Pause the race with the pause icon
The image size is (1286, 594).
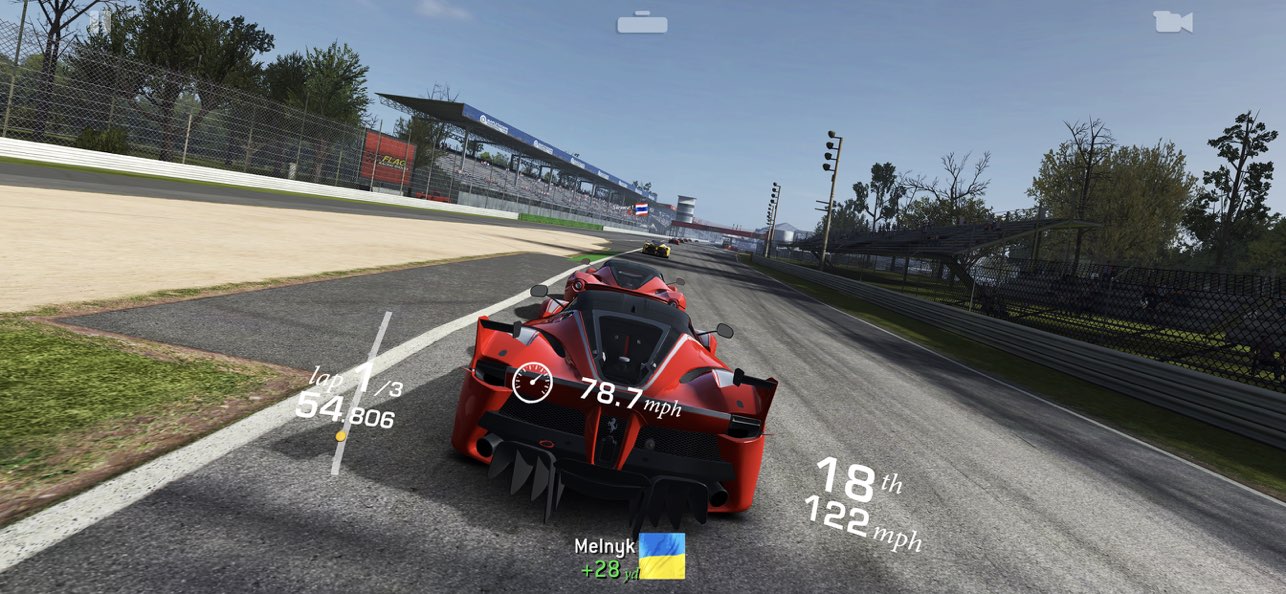tap(99, 22)
